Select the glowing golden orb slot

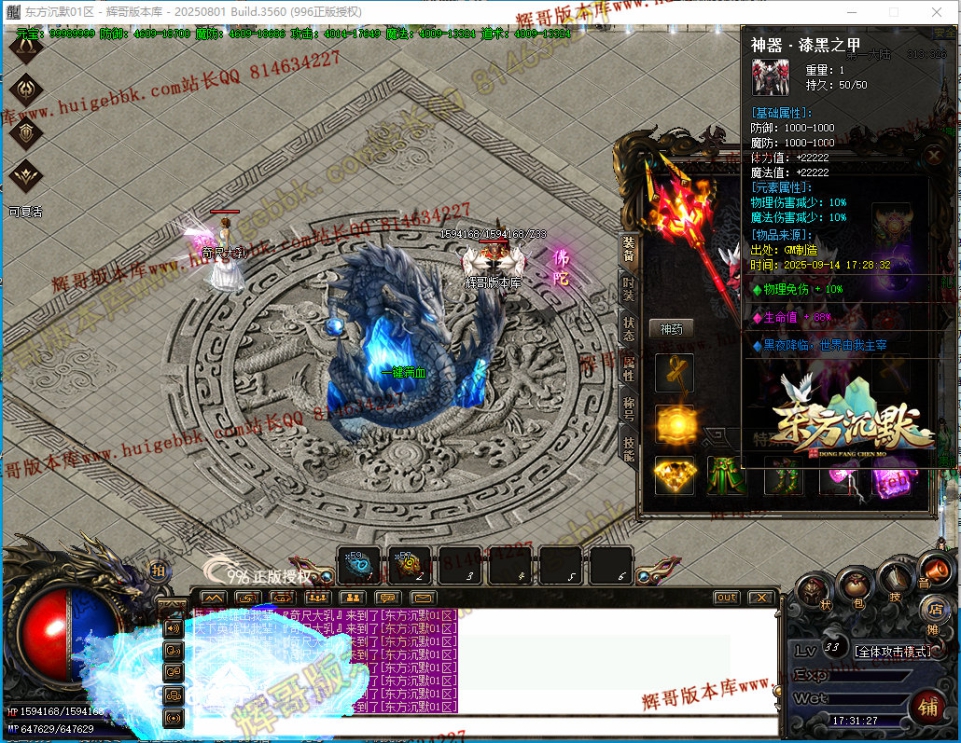(x=675, y=424)
